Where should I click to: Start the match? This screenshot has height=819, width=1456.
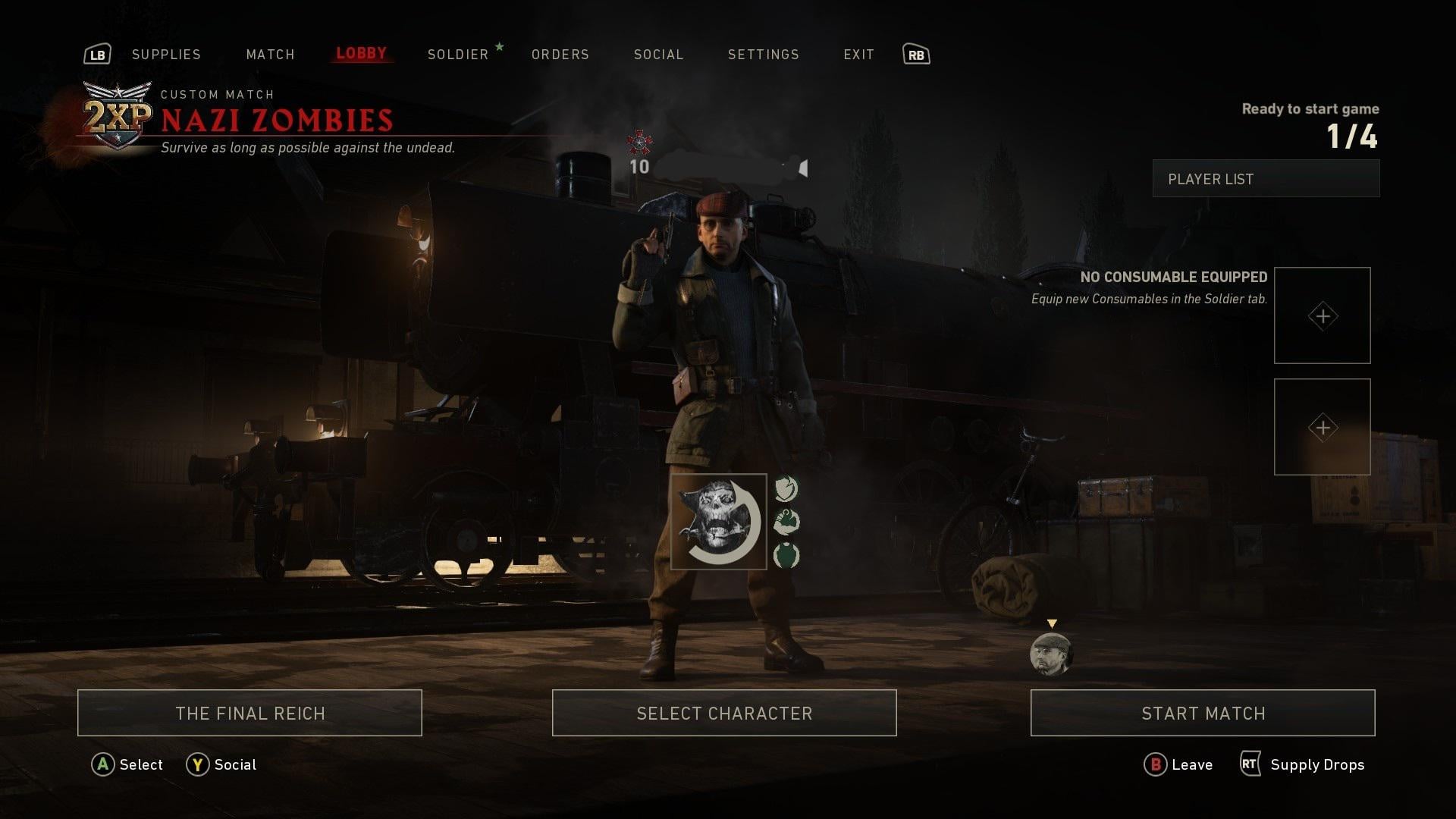[1203, 713]
